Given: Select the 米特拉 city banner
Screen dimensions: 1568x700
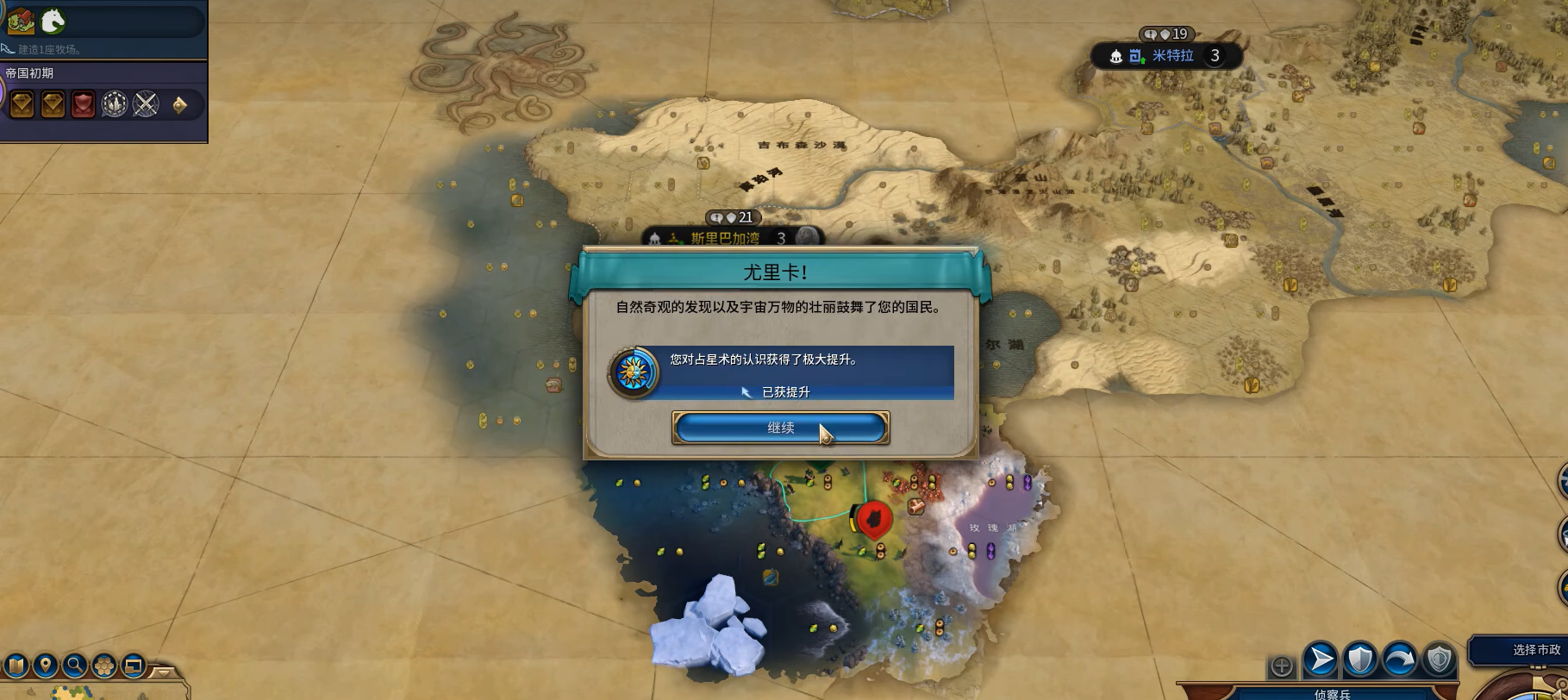Looking at the screenshot, I should coord(1172,56).
